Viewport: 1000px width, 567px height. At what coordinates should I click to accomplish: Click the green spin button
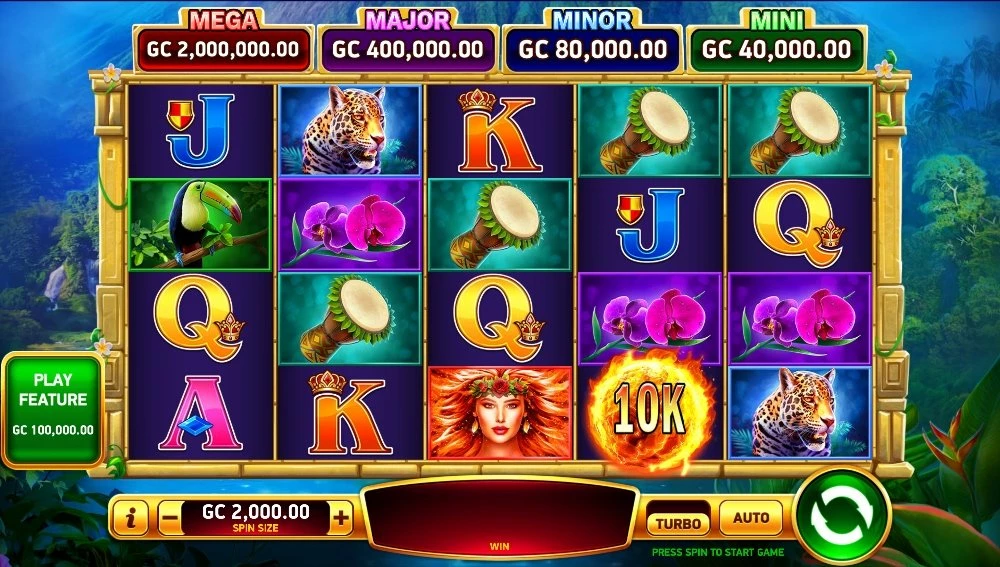point(840,517)
